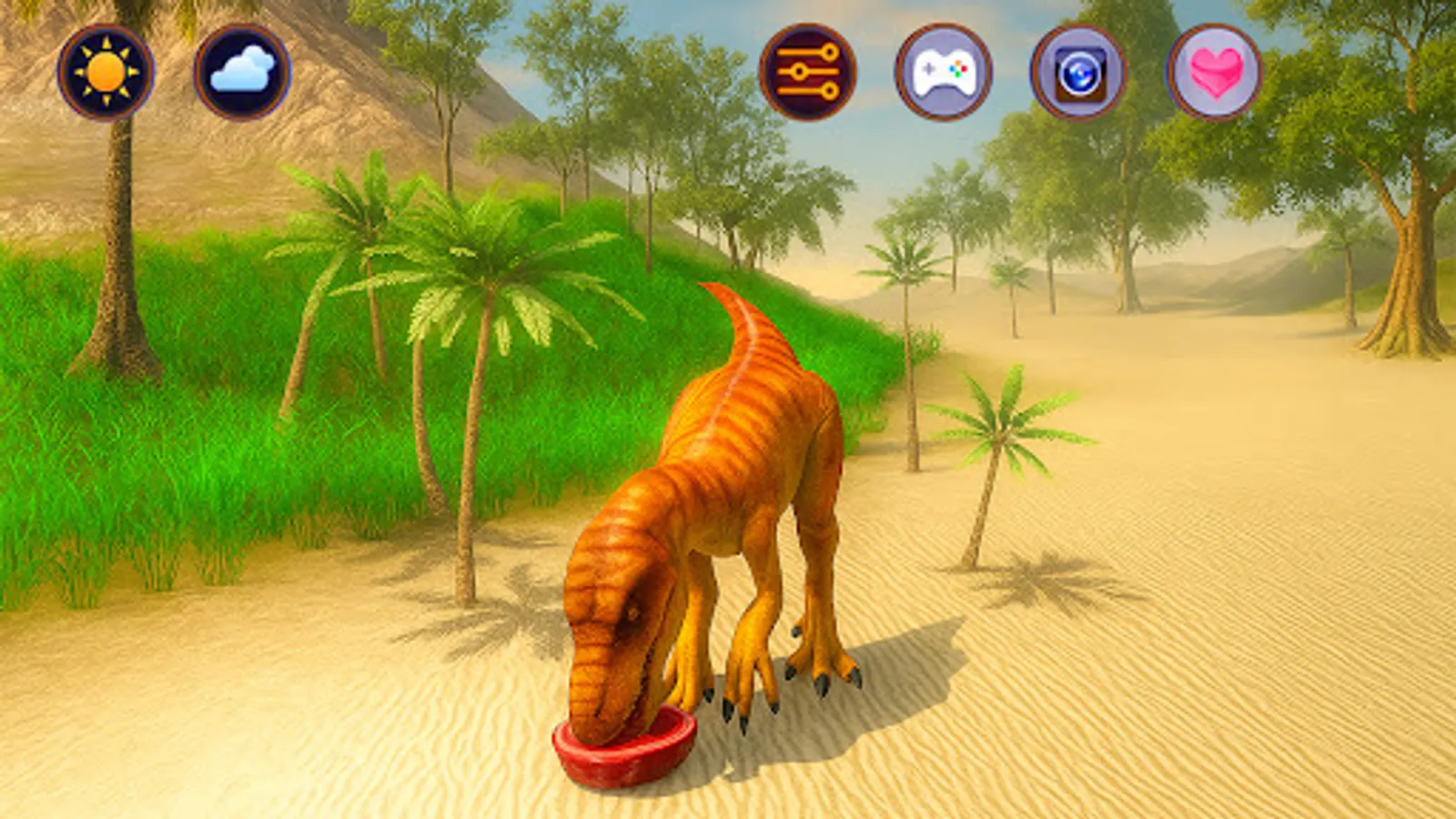Open the camera to take a photo
1456x819 pixels.
pyautogui.click(x=1081, y=71)
